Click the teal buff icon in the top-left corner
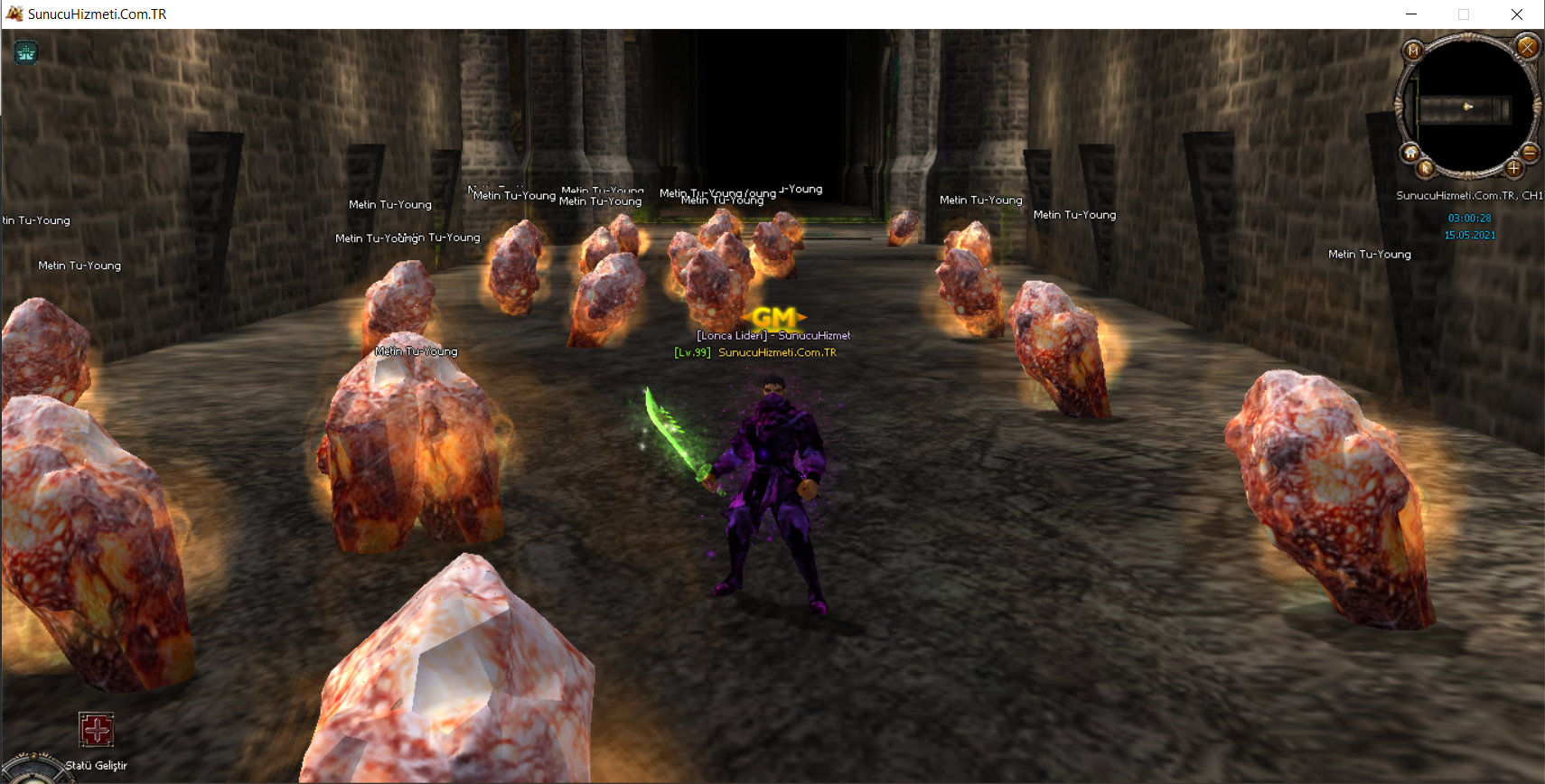1545x784 pixels. coord(25,53)
